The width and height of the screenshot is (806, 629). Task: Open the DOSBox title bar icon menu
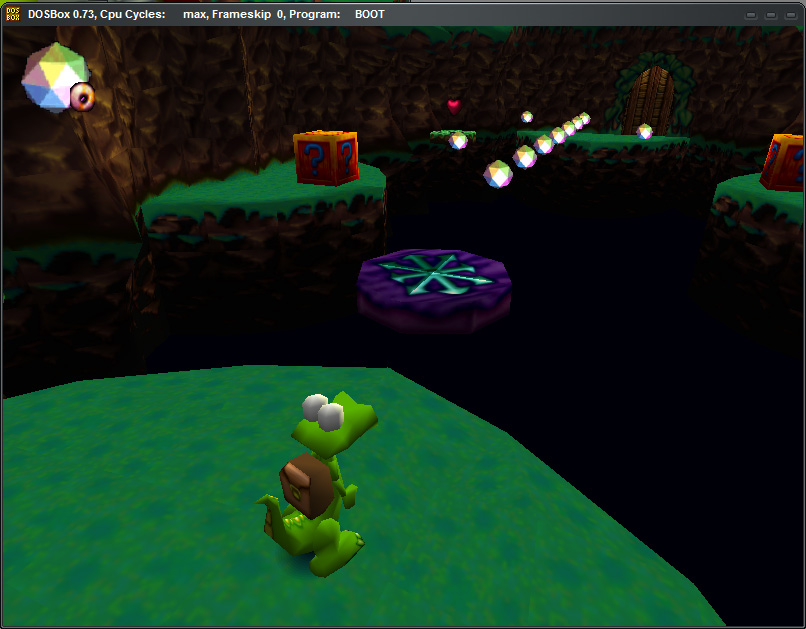[15, 14]
